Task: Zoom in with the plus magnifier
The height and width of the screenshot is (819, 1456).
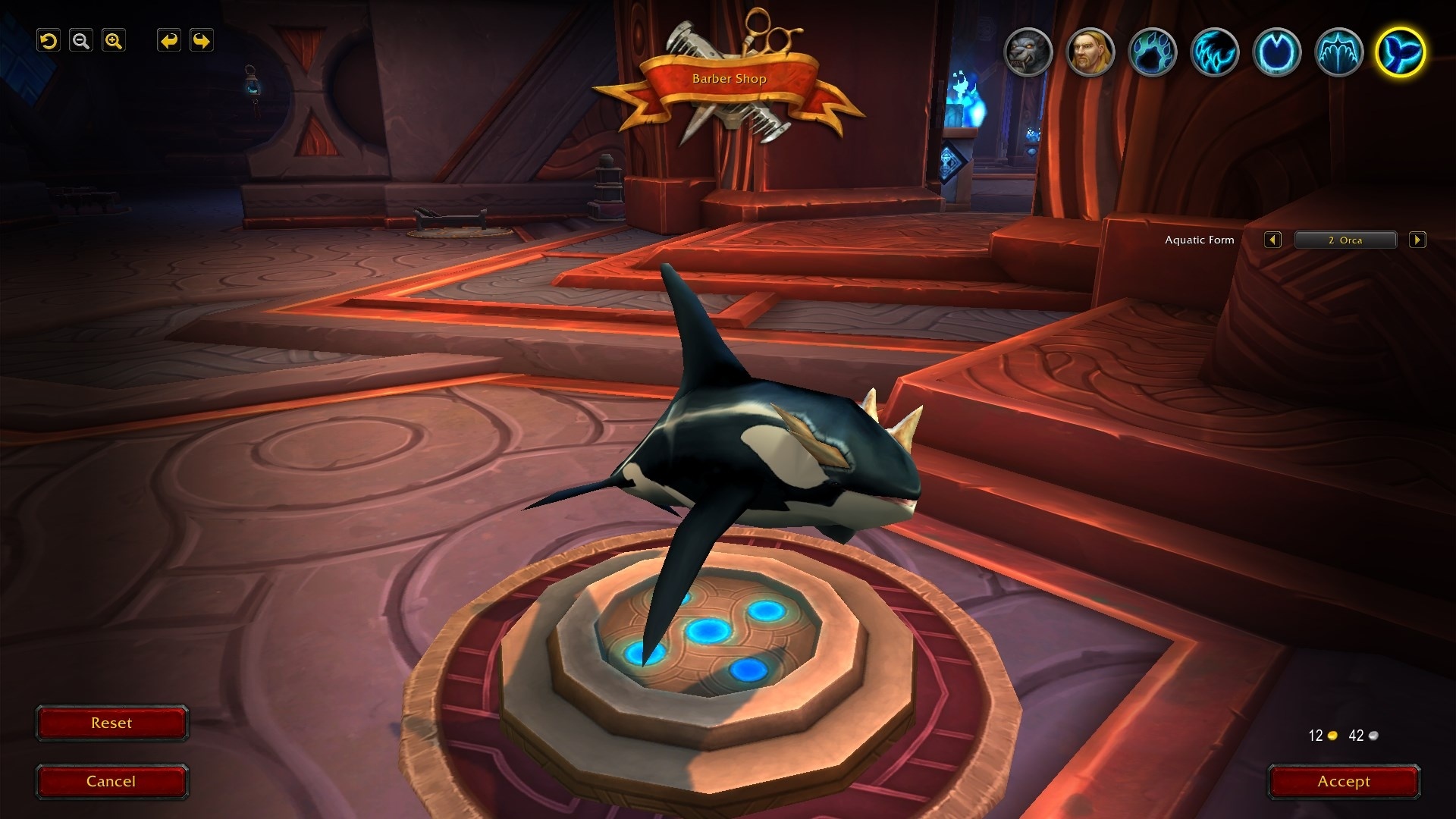Action: click(x=114, y=41)
